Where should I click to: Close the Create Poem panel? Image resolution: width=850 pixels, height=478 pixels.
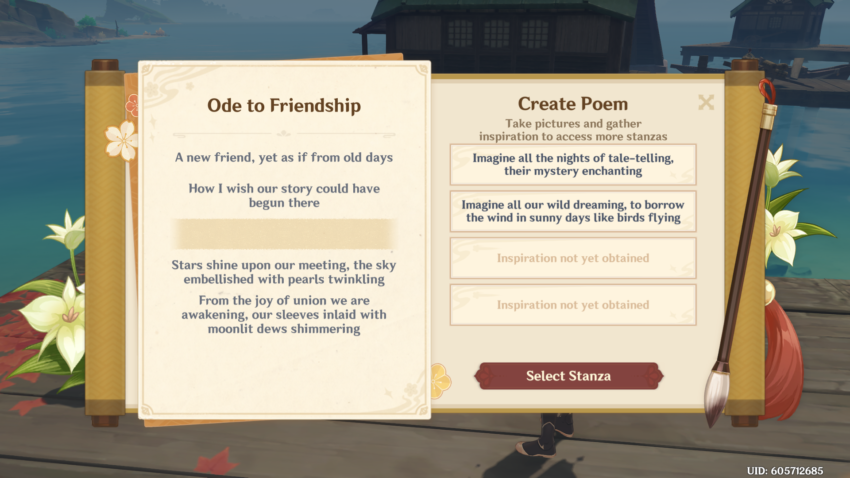pyautogui.click(x=706, y=102)
